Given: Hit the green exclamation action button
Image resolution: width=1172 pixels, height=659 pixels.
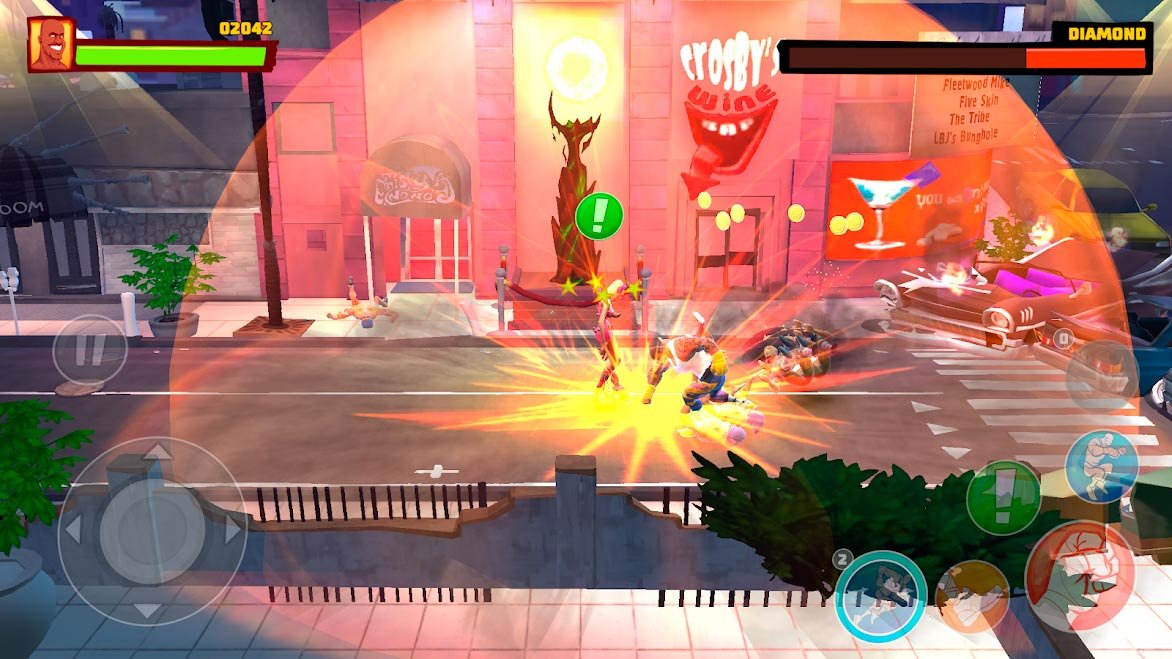Looking at the screenshot, I should [x=1003, y=497].
